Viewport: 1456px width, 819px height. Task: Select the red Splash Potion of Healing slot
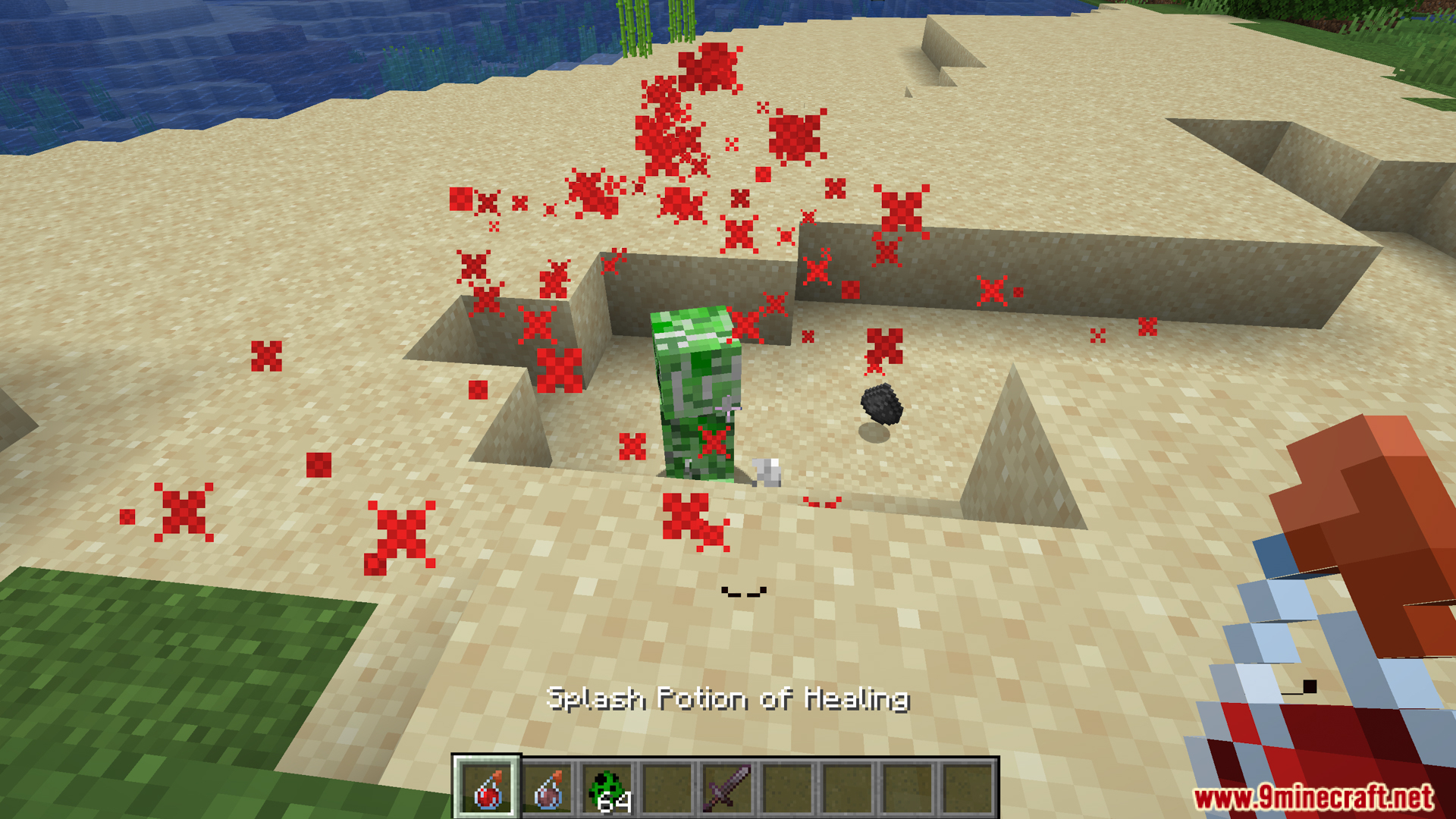pyautogui.click(x=487, y=789)
